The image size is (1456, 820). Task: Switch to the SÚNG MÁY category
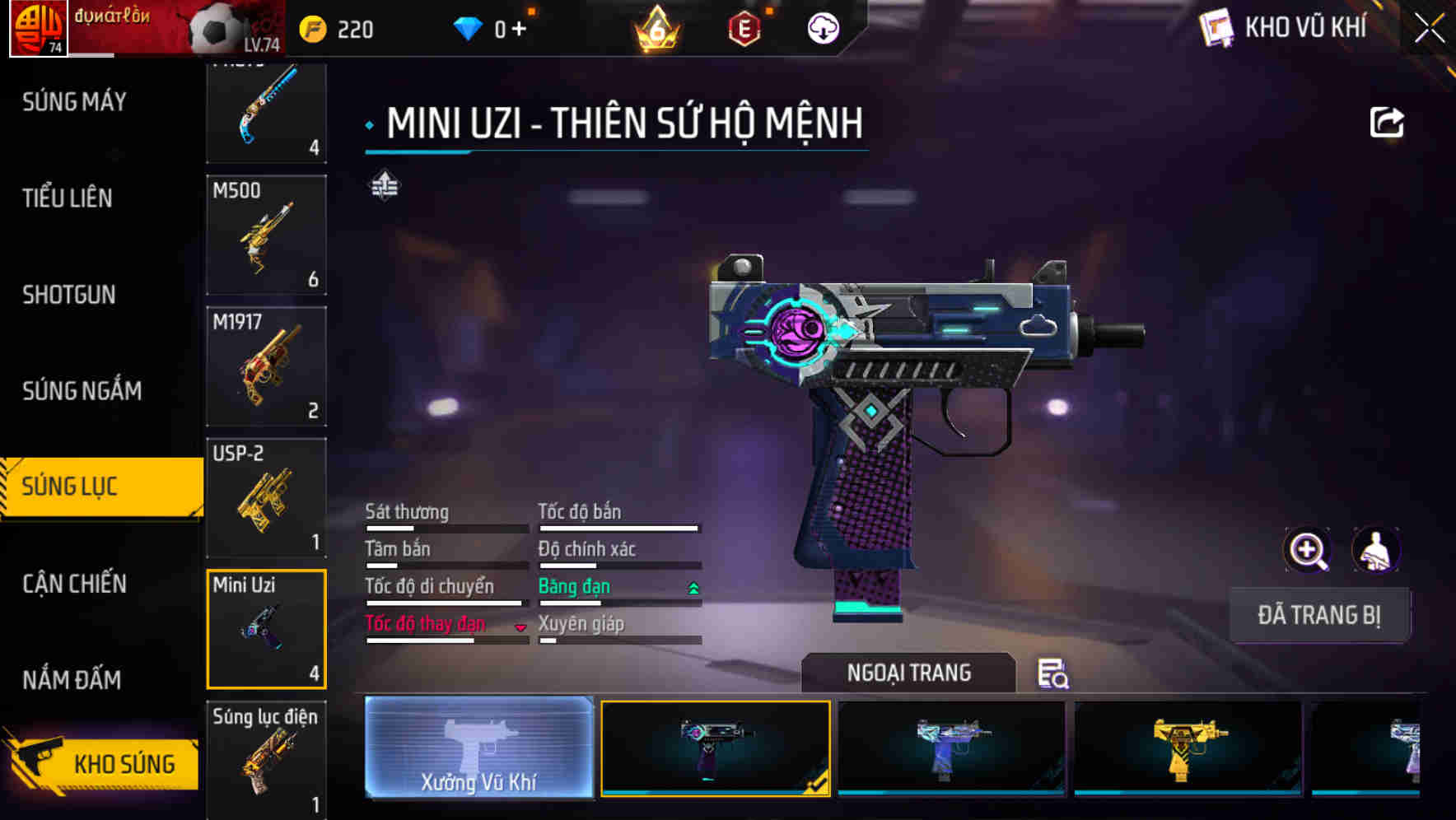coord(75,102)
